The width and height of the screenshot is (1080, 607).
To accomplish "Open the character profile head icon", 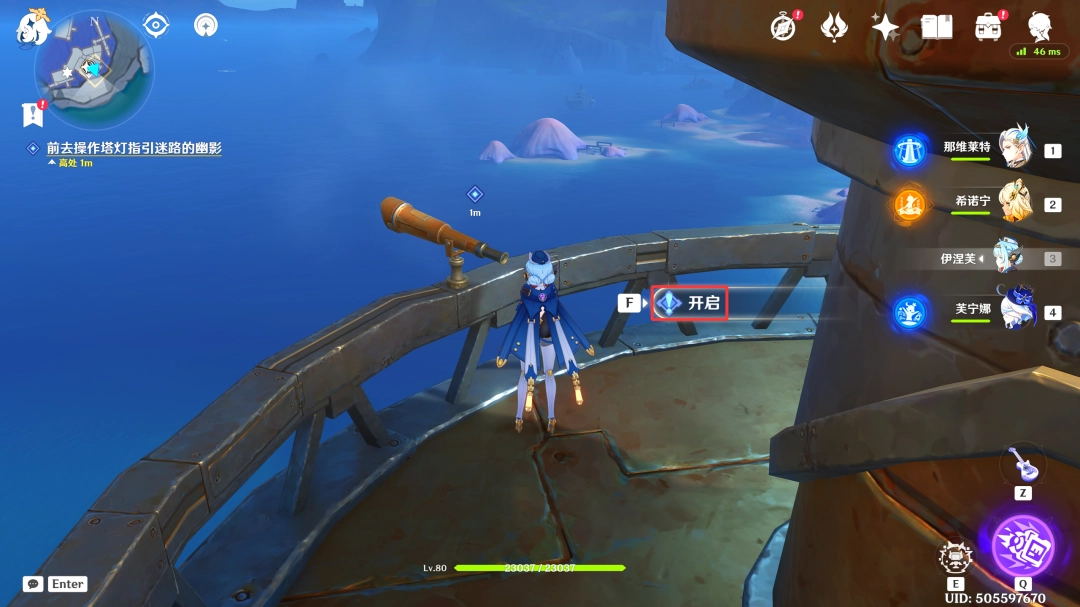I will pos(1040,25).
